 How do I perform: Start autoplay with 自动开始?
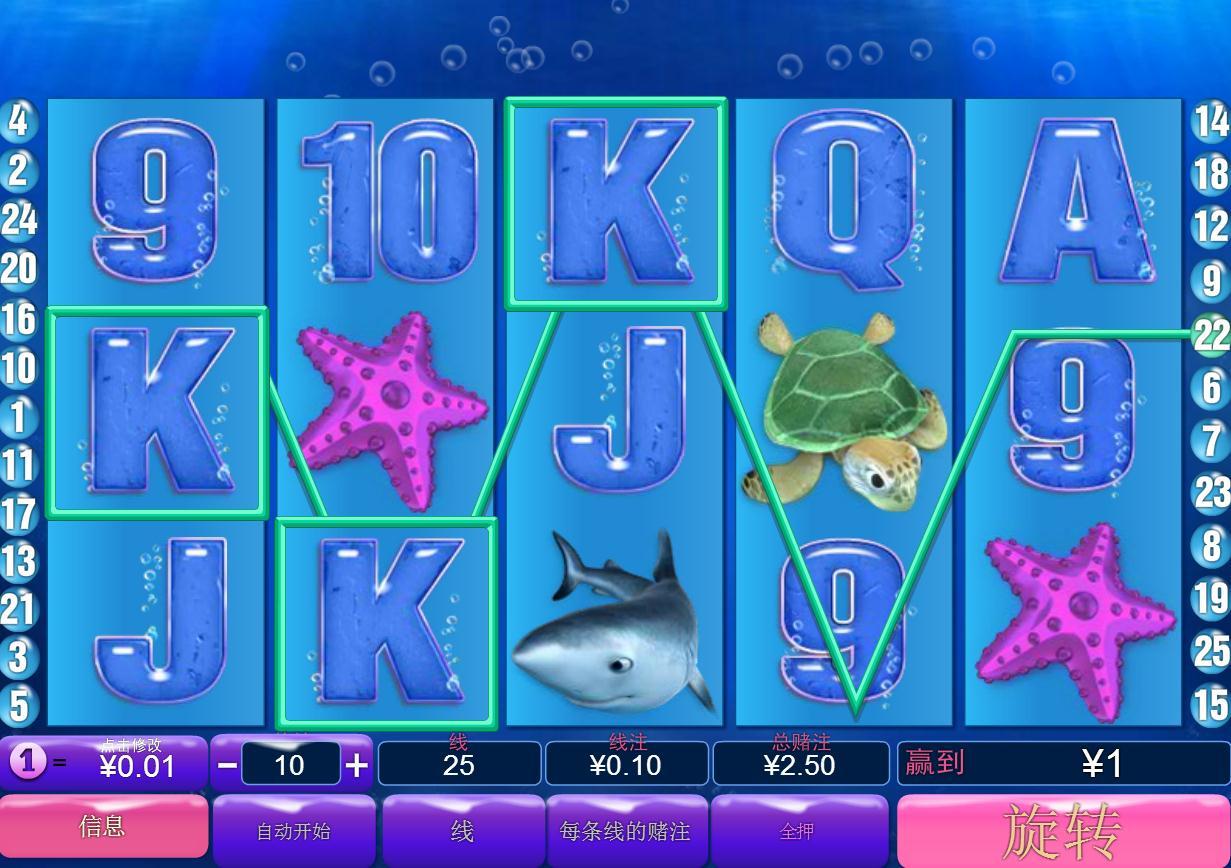coord(293,831)
